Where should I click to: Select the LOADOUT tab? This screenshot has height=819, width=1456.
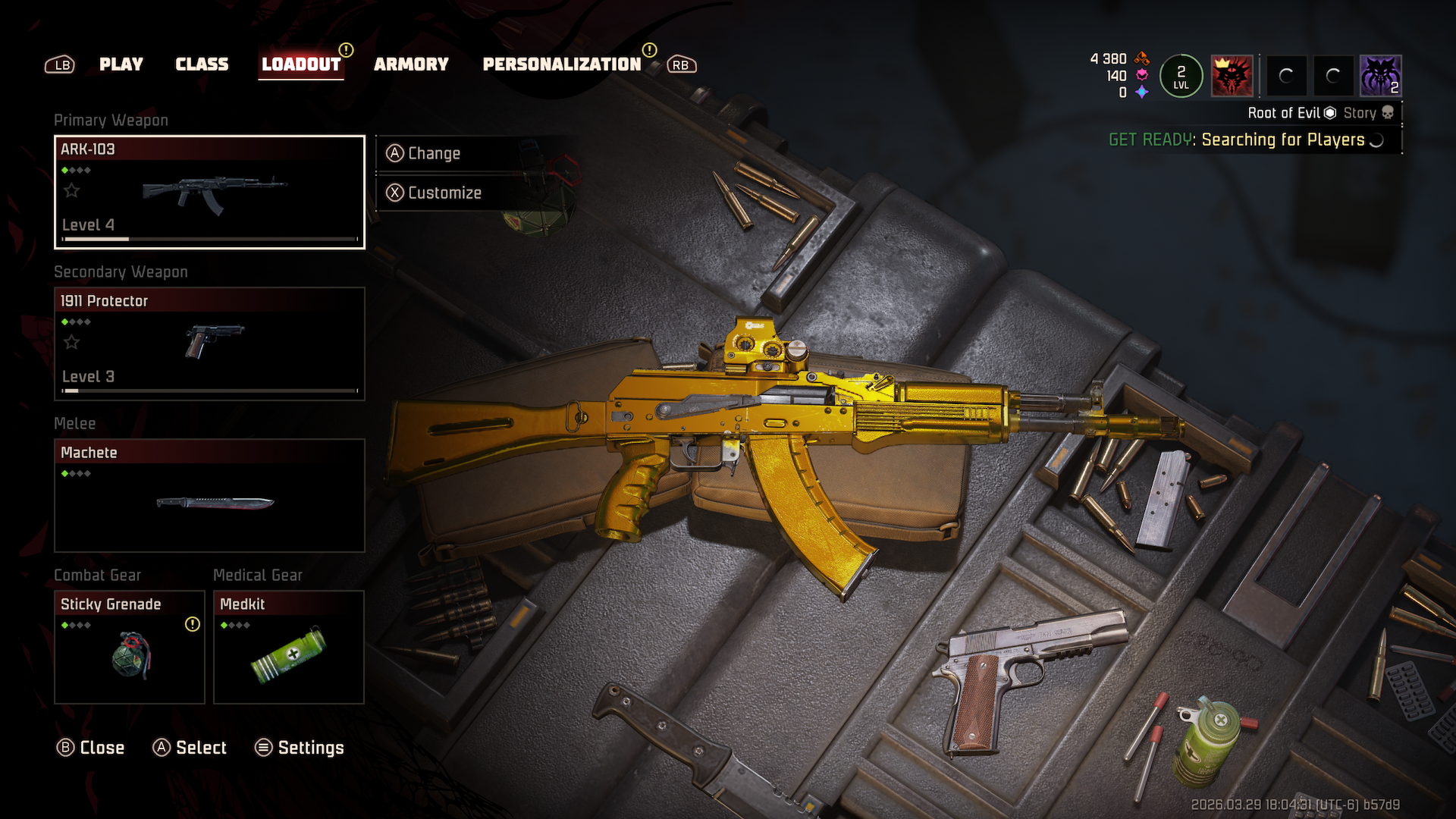tap(301, 64)
